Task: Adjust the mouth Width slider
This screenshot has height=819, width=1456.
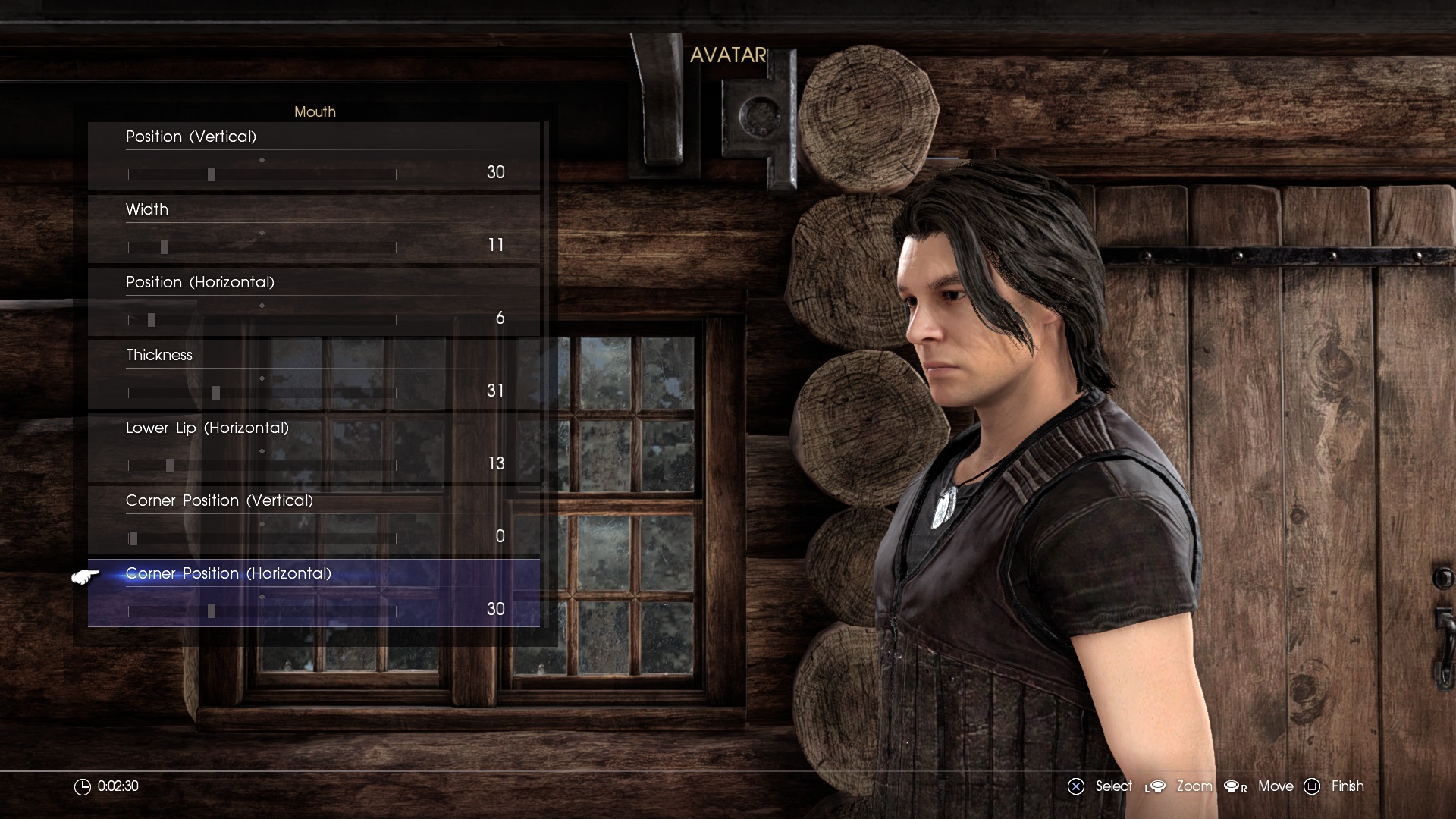Action: [262, 246]
